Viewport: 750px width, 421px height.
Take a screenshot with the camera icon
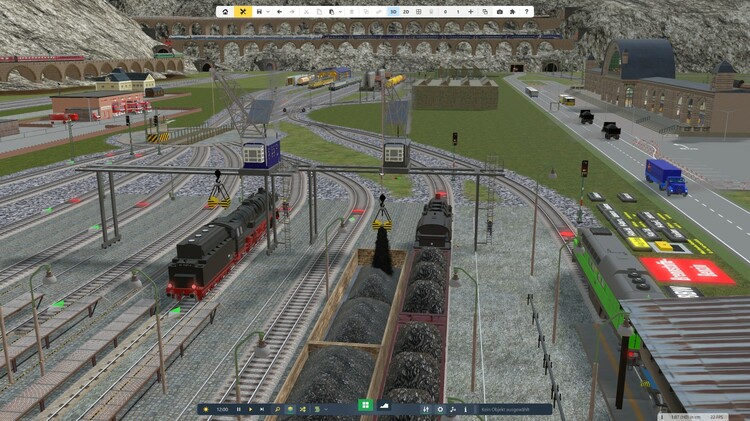499,12
